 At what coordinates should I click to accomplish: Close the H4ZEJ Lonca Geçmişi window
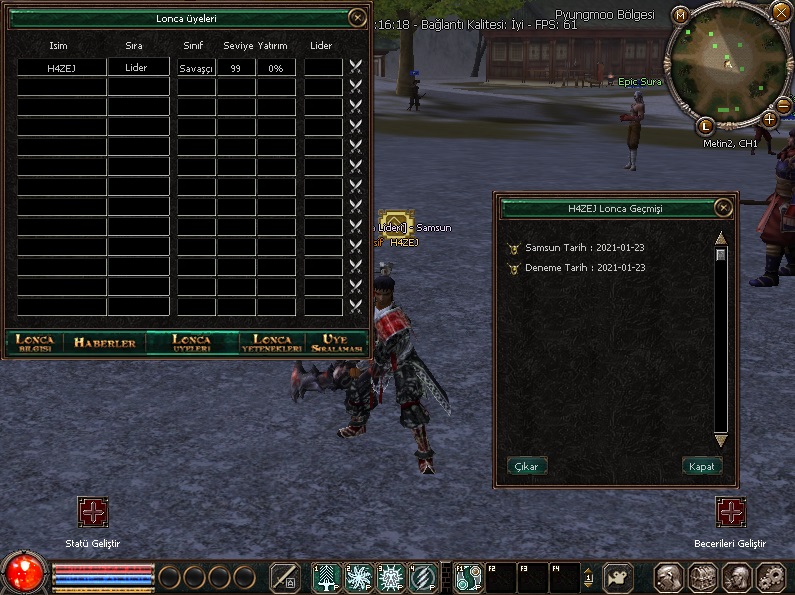[x=723, y=208]
